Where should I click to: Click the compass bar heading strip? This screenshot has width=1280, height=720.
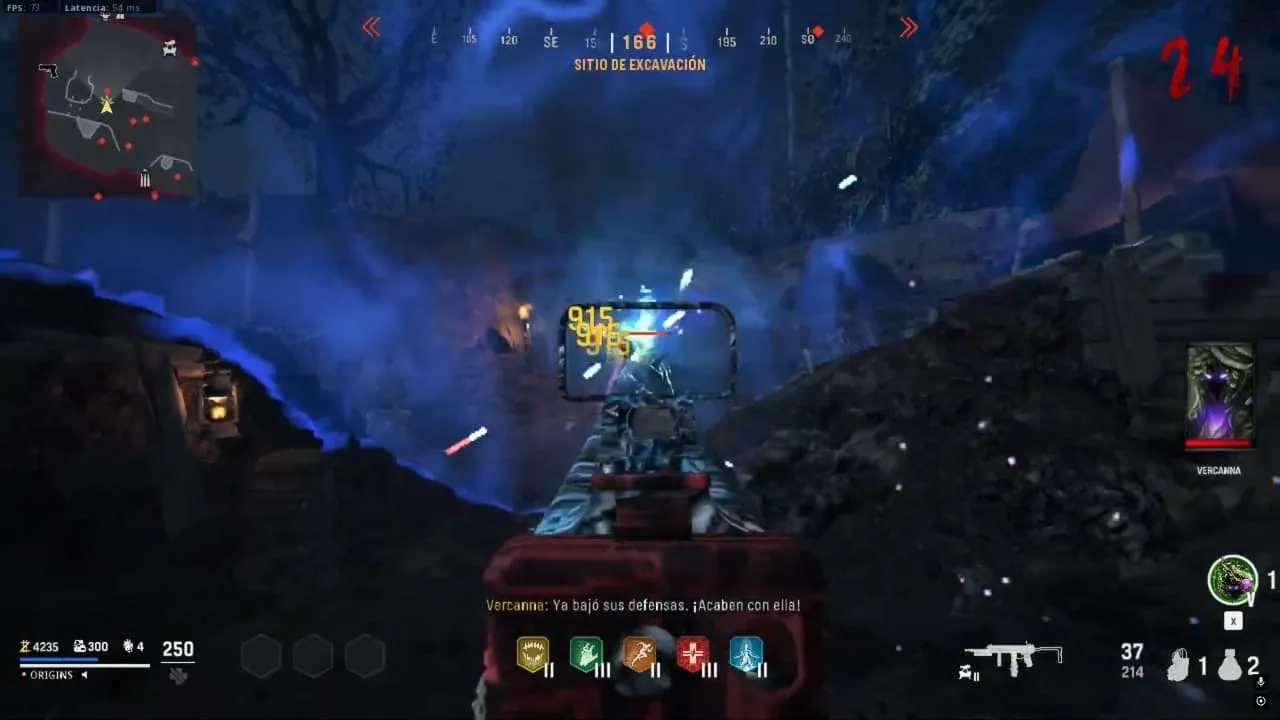(x=640, y=41)
